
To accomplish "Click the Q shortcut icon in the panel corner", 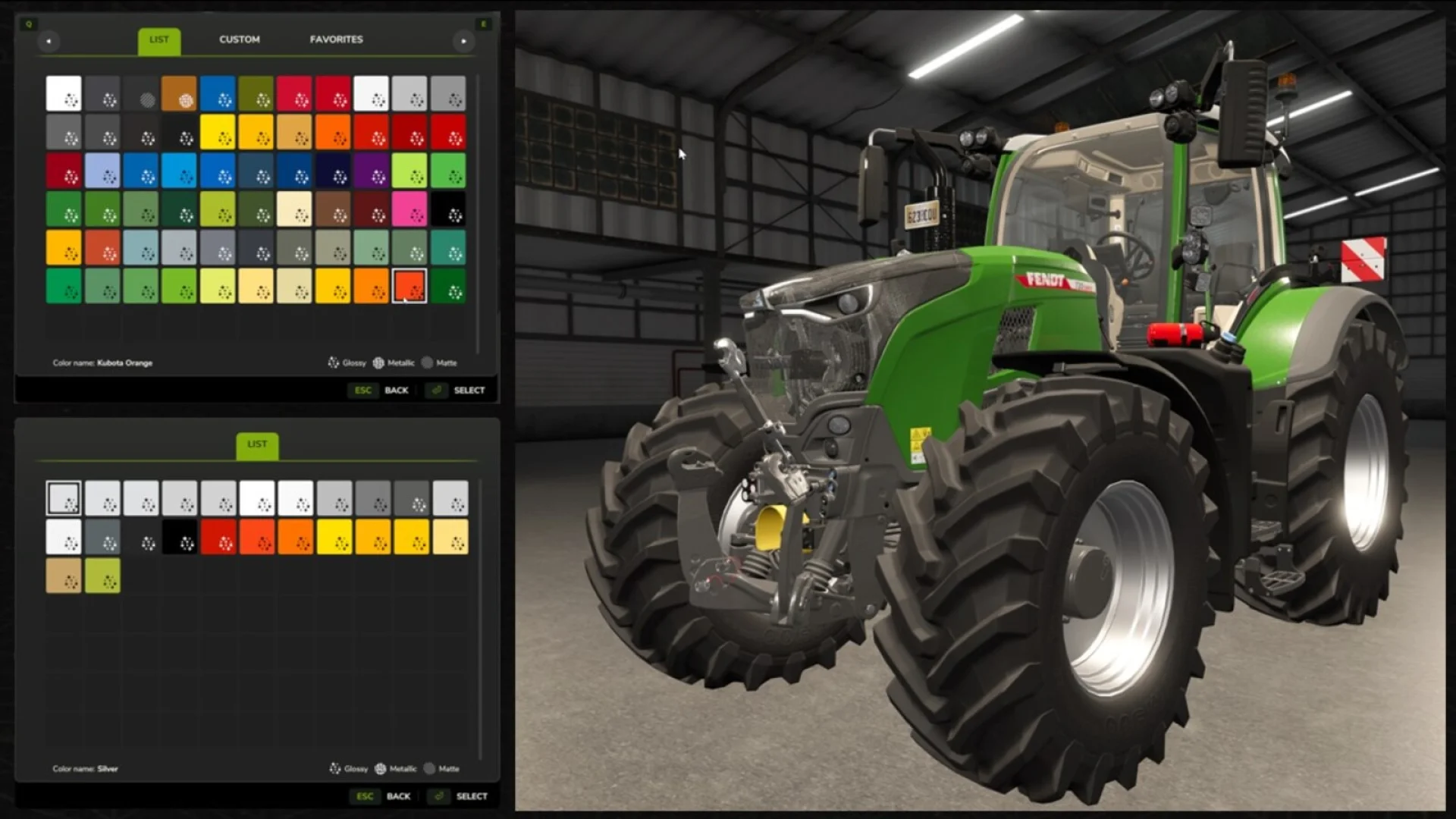I will click(30, 24).
